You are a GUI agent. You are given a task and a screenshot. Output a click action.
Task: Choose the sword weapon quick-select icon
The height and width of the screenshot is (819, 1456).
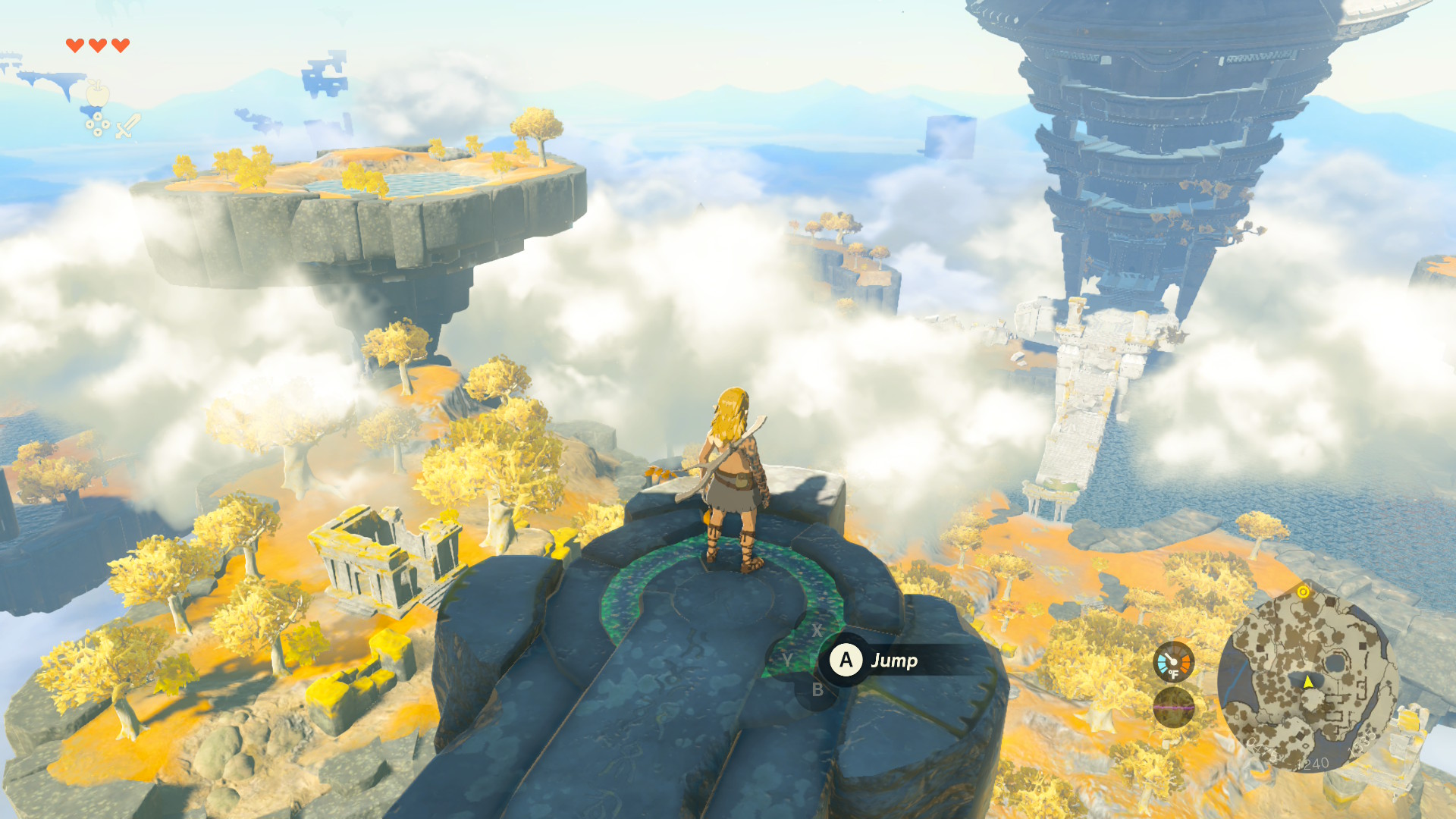point(127,126)
